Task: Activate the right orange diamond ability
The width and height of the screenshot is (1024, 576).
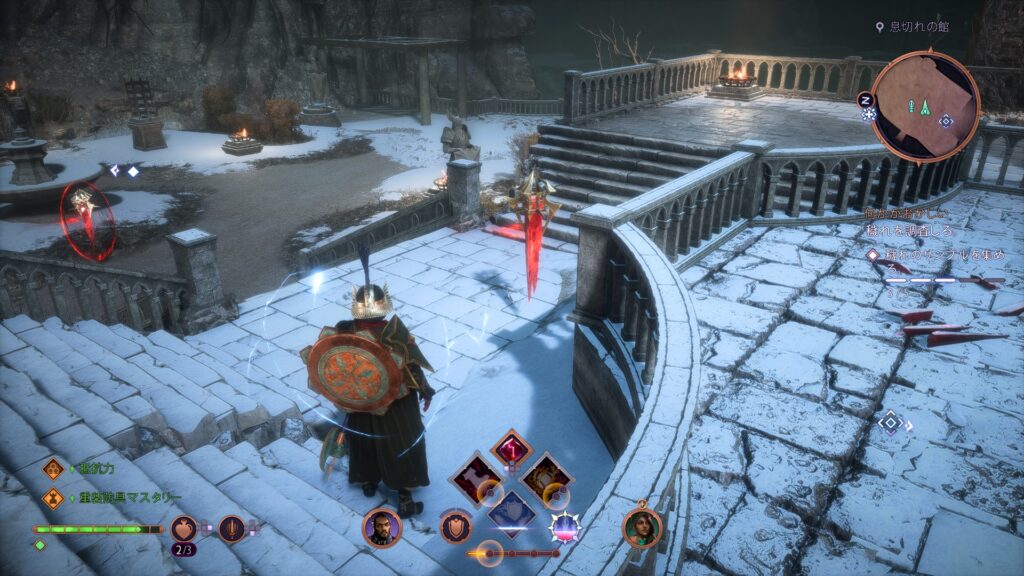Action: (x=547, y=478)
